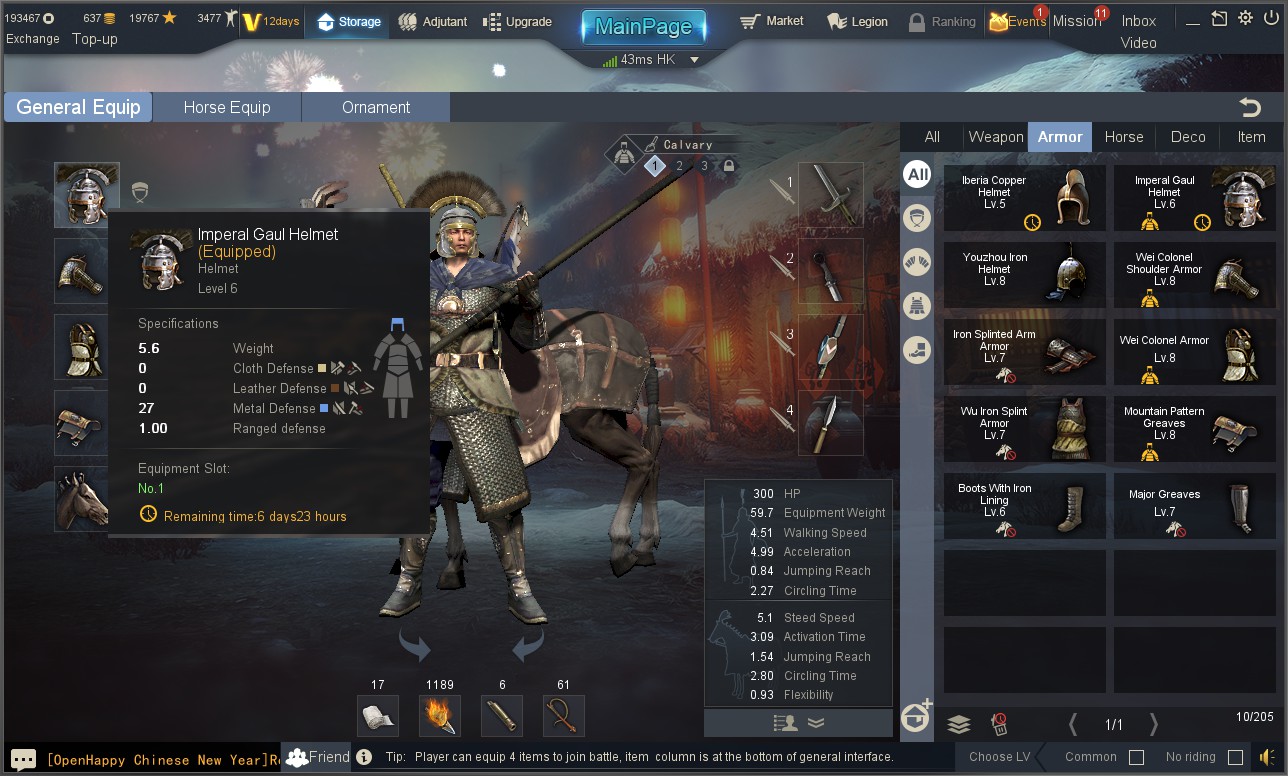
Task: Open the Adjutant menu
Action: pyautogui.click(x=432, y=22)
